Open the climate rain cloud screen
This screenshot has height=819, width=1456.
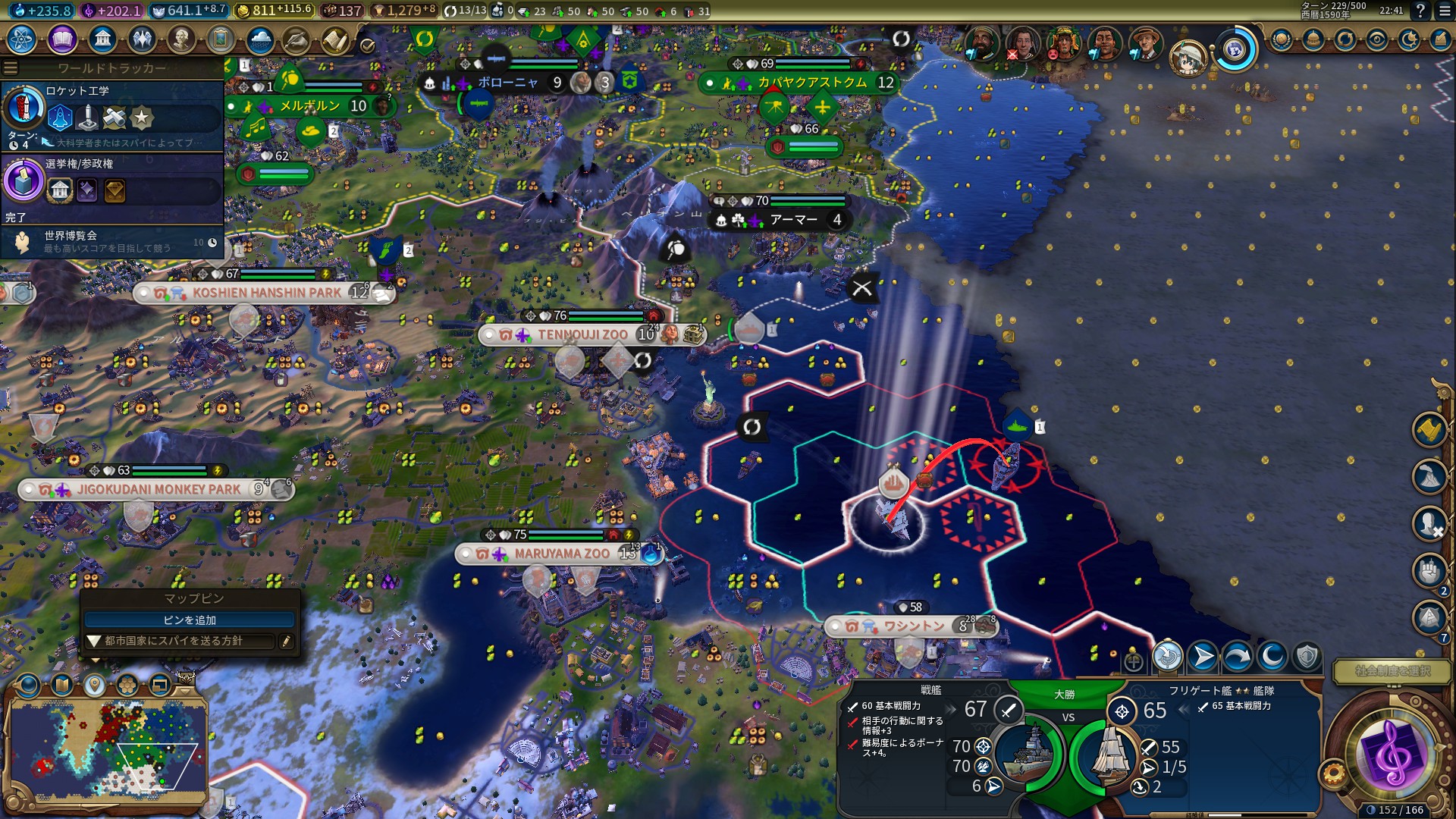tap(260, 39)
